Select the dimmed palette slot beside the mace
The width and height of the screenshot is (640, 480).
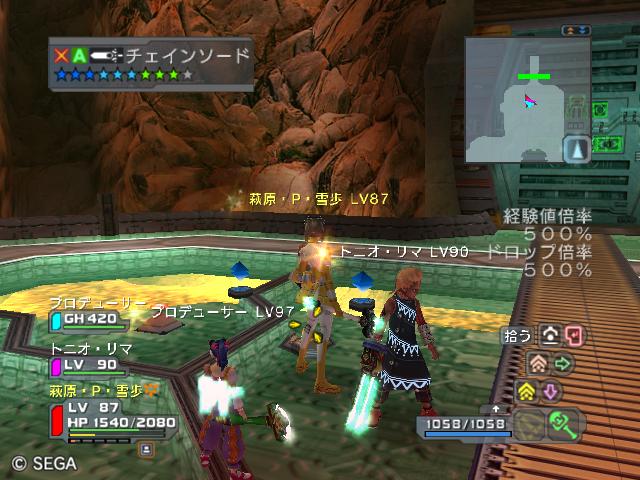[x=527, y=425]
